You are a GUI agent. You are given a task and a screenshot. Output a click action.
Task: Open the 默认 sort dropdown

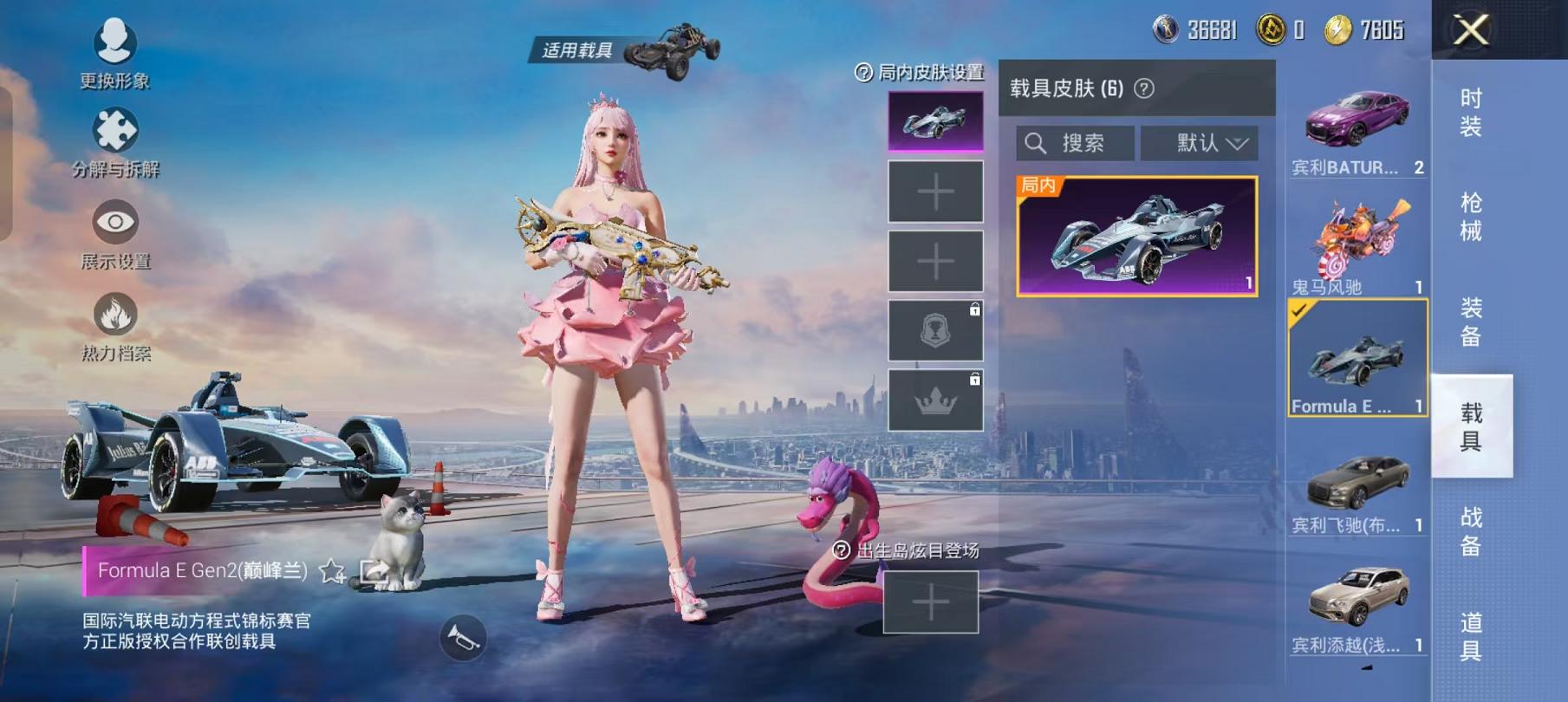coord(1200,143)
